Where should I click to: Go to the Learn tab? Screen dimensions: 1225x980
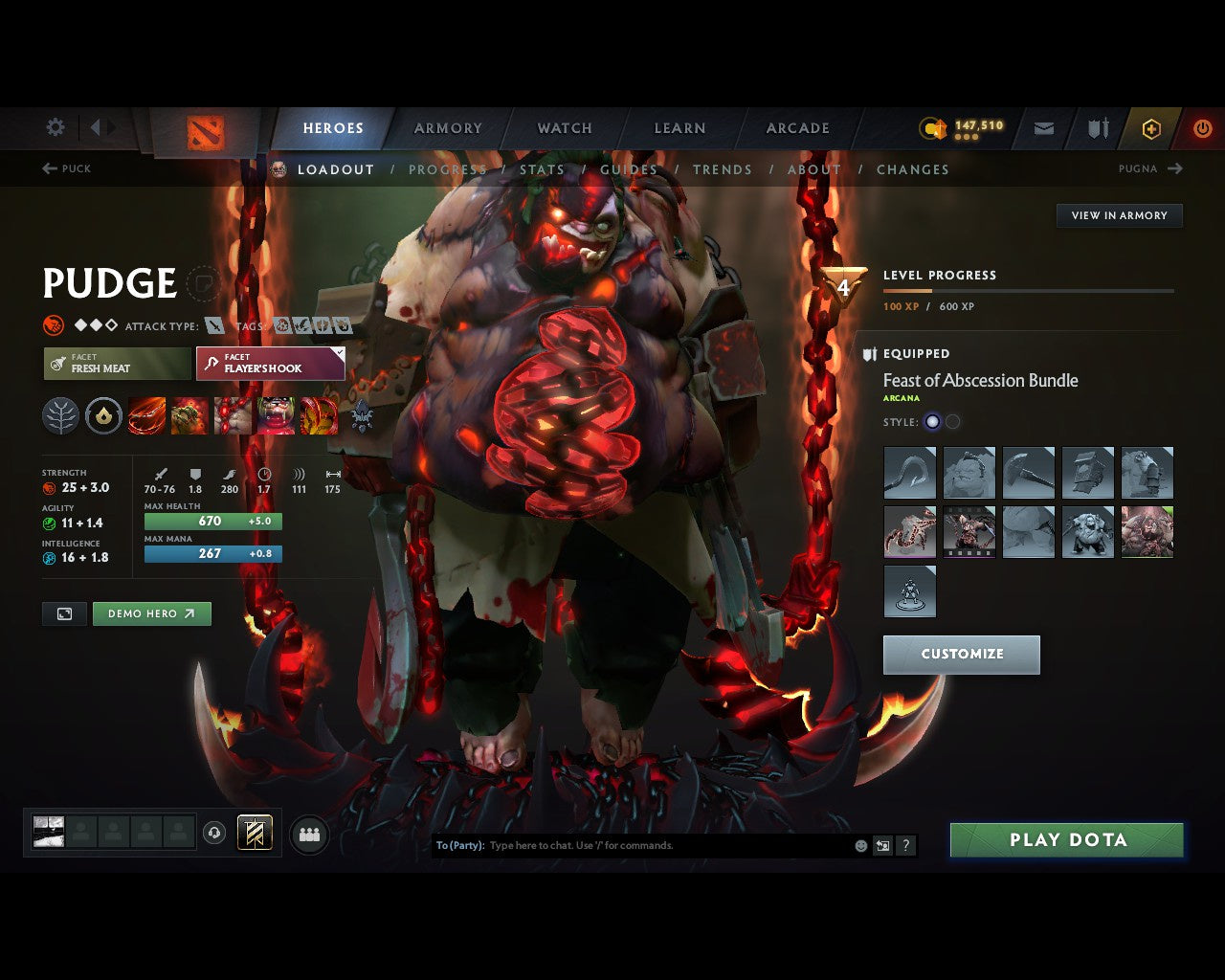click(679, 128)
